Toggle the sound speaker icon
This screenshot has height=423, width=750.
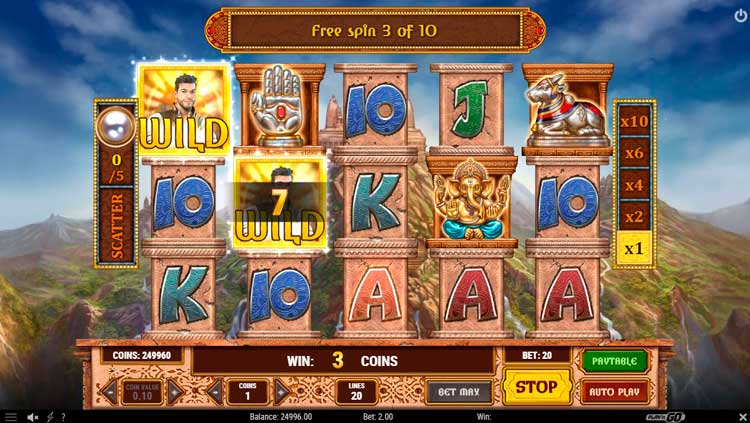click(32, 416)
